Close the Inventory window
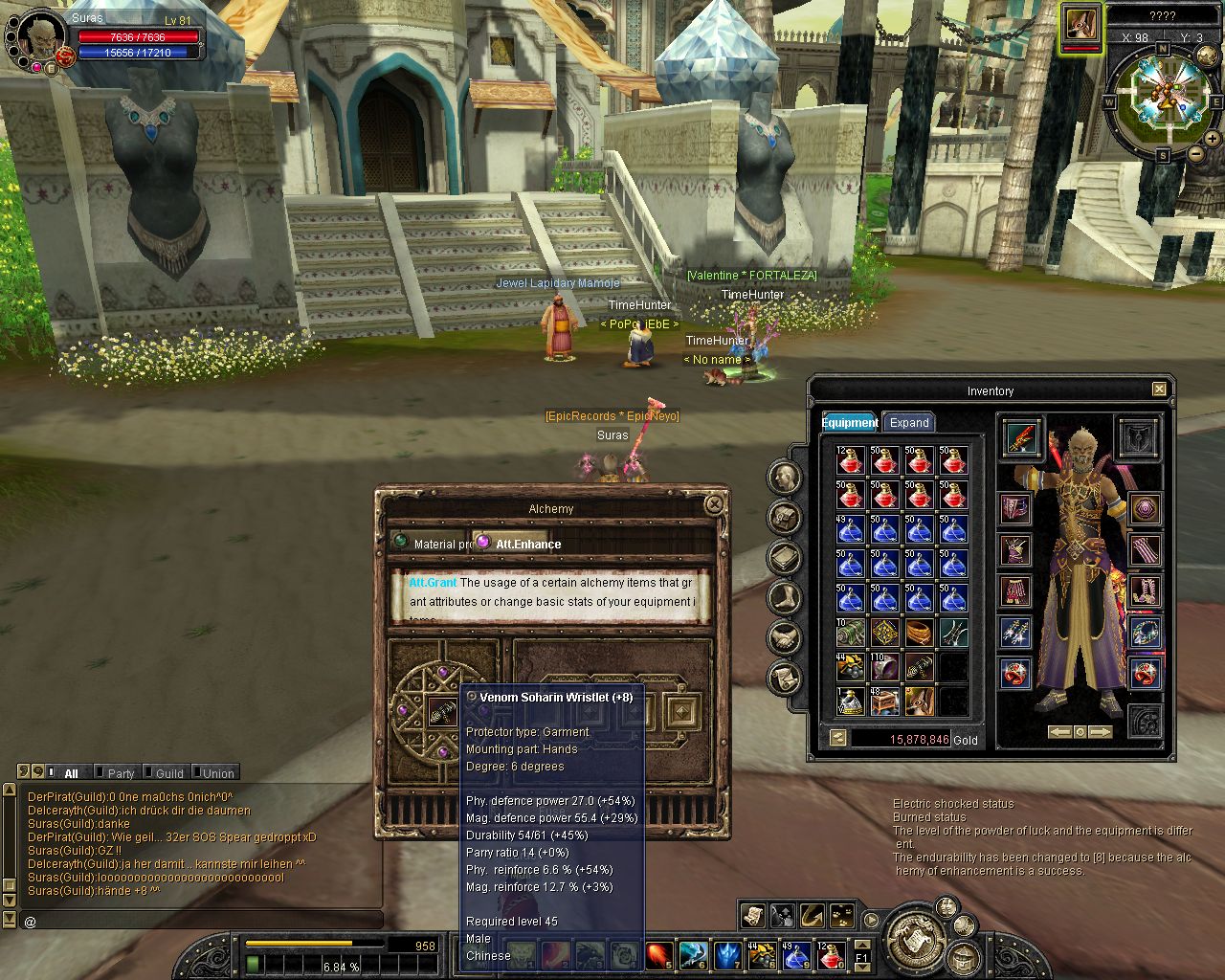 click(x=1159, y=390)
